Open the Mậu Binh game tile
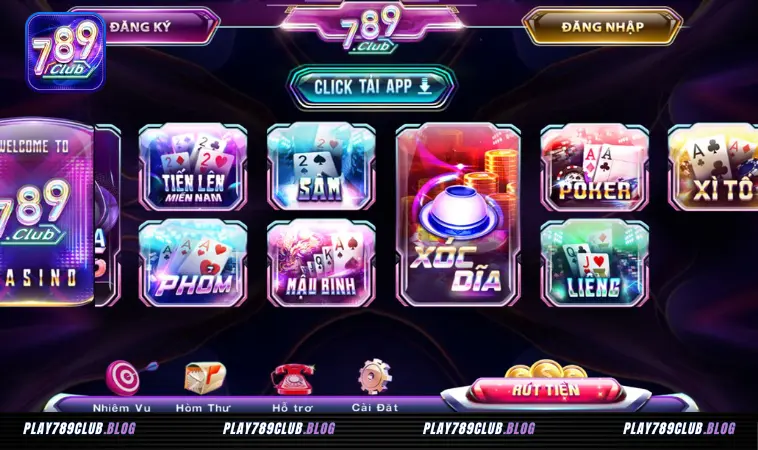Viewport: 758px width, 450px height. [x=320, y=262]
